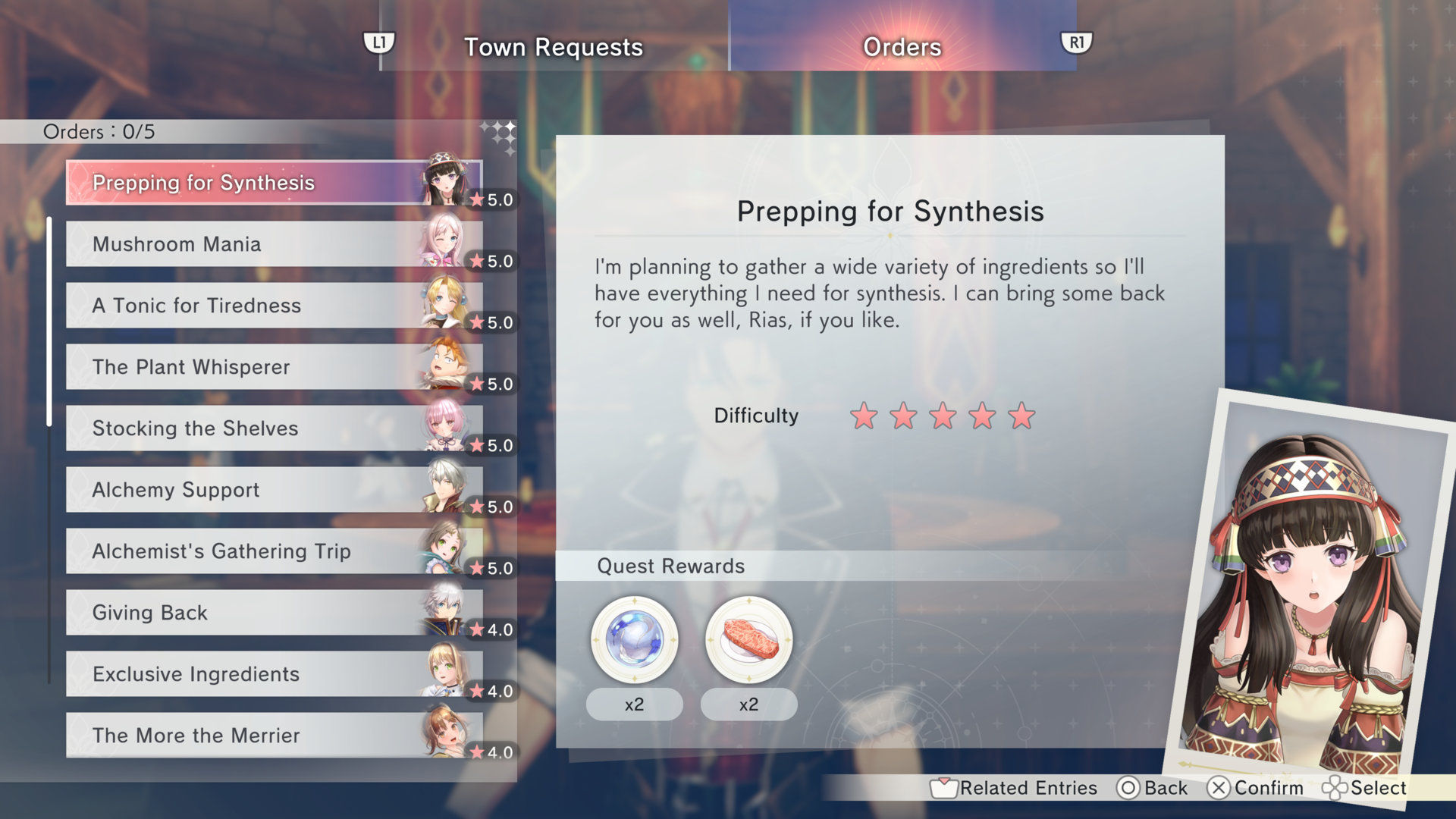Viewport: 1456px width, 819px height.
Task: Click the circle Back controller icon
Action: click(1129, 788)
